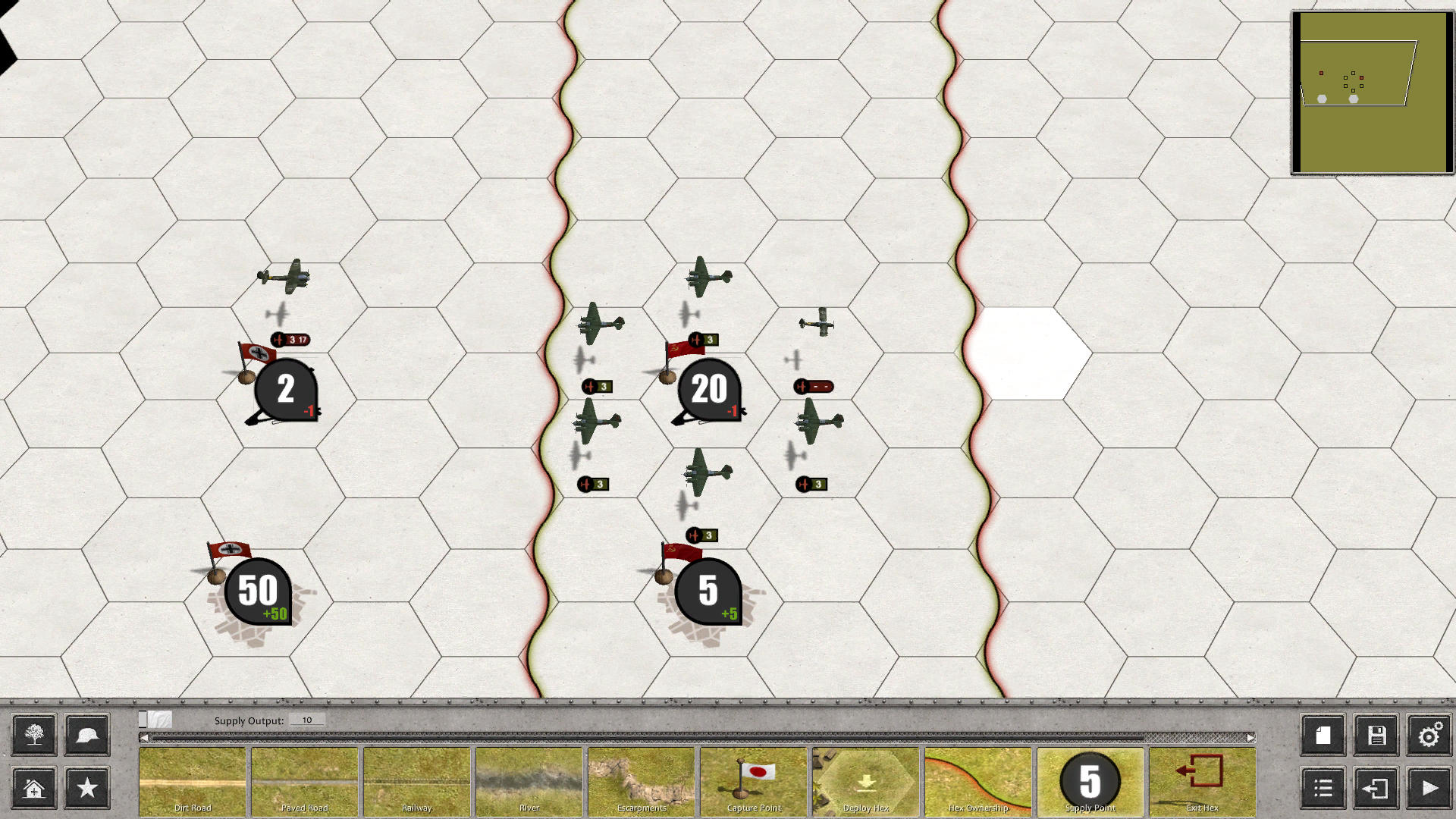Save the scenario using the floppy disk icon
The height and width of the screenshot is (819, 1456).
(1376, 735)
